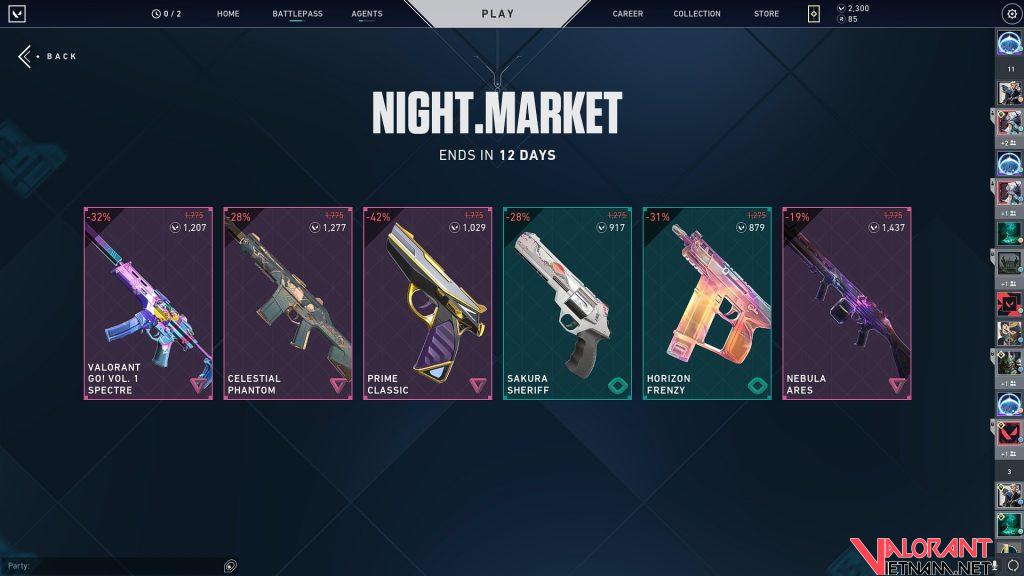Open the Agents tab

pyautogui.click(x=367, y=14)
